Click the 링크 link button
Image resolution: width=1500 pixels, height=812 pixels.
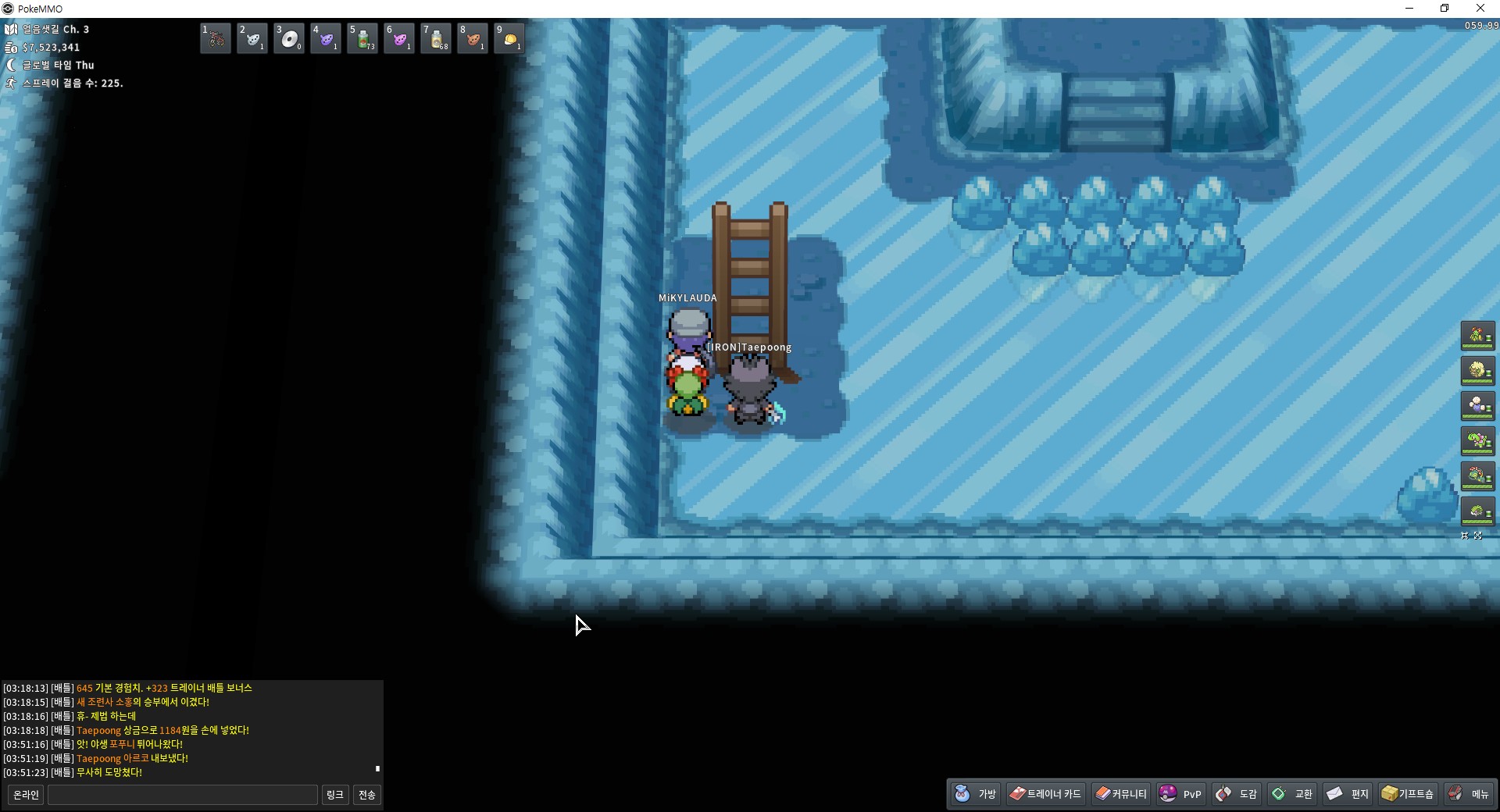tap(335, 795)
